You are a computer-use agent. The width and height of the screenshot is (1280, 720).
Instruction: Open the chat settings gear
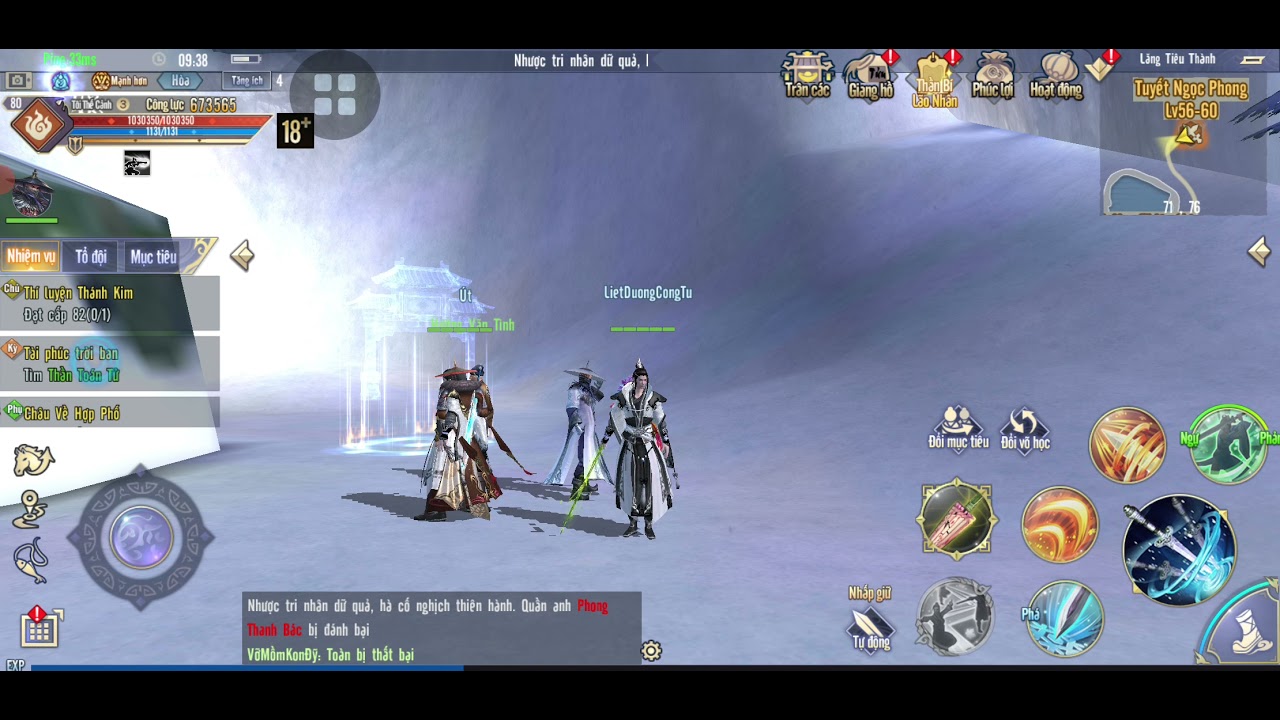coord(651,652)
